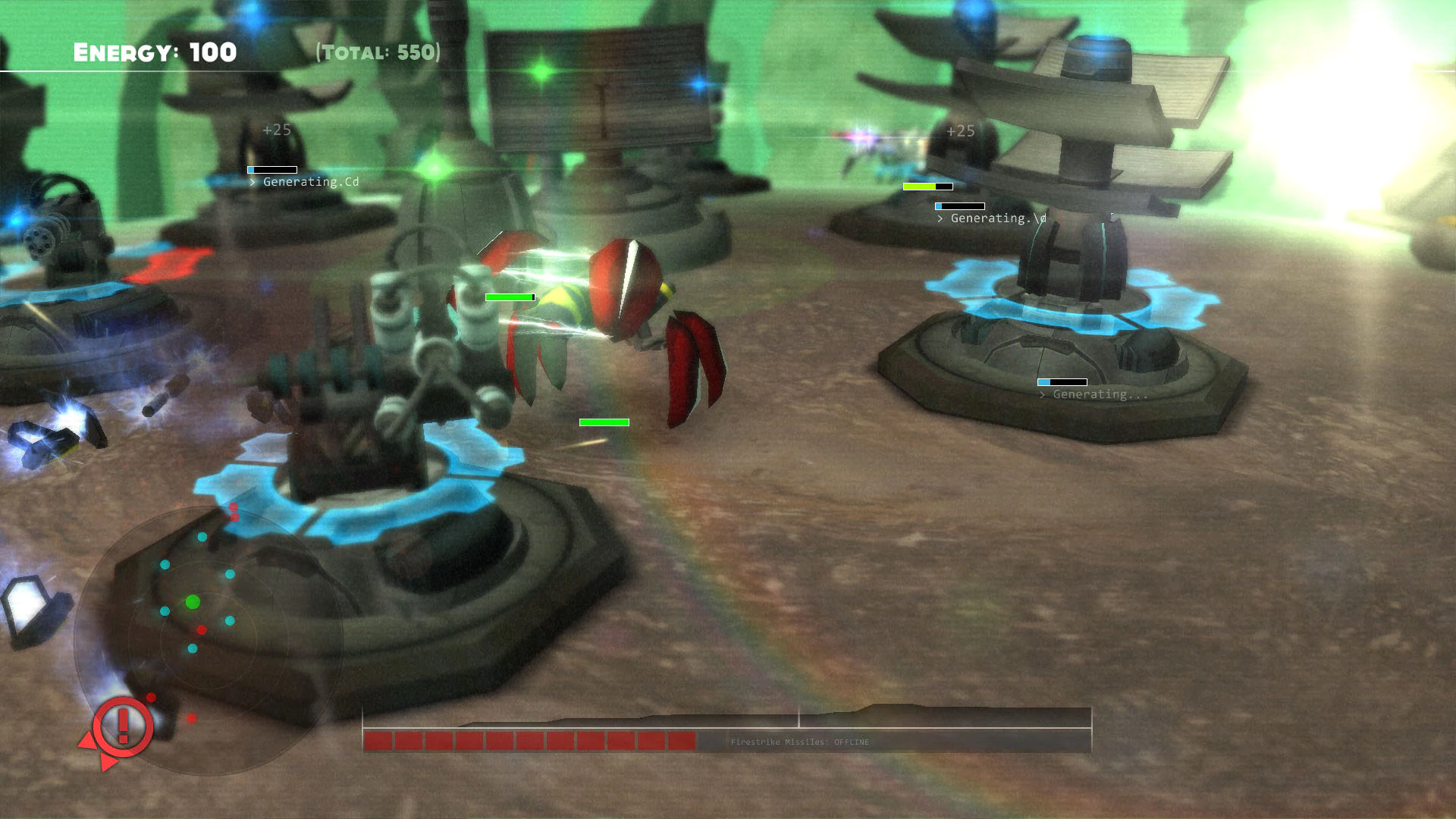Screen dimensions: 1456x819
Task: Click a red enemy blip on the radar
Action: [x=201, y=629]
